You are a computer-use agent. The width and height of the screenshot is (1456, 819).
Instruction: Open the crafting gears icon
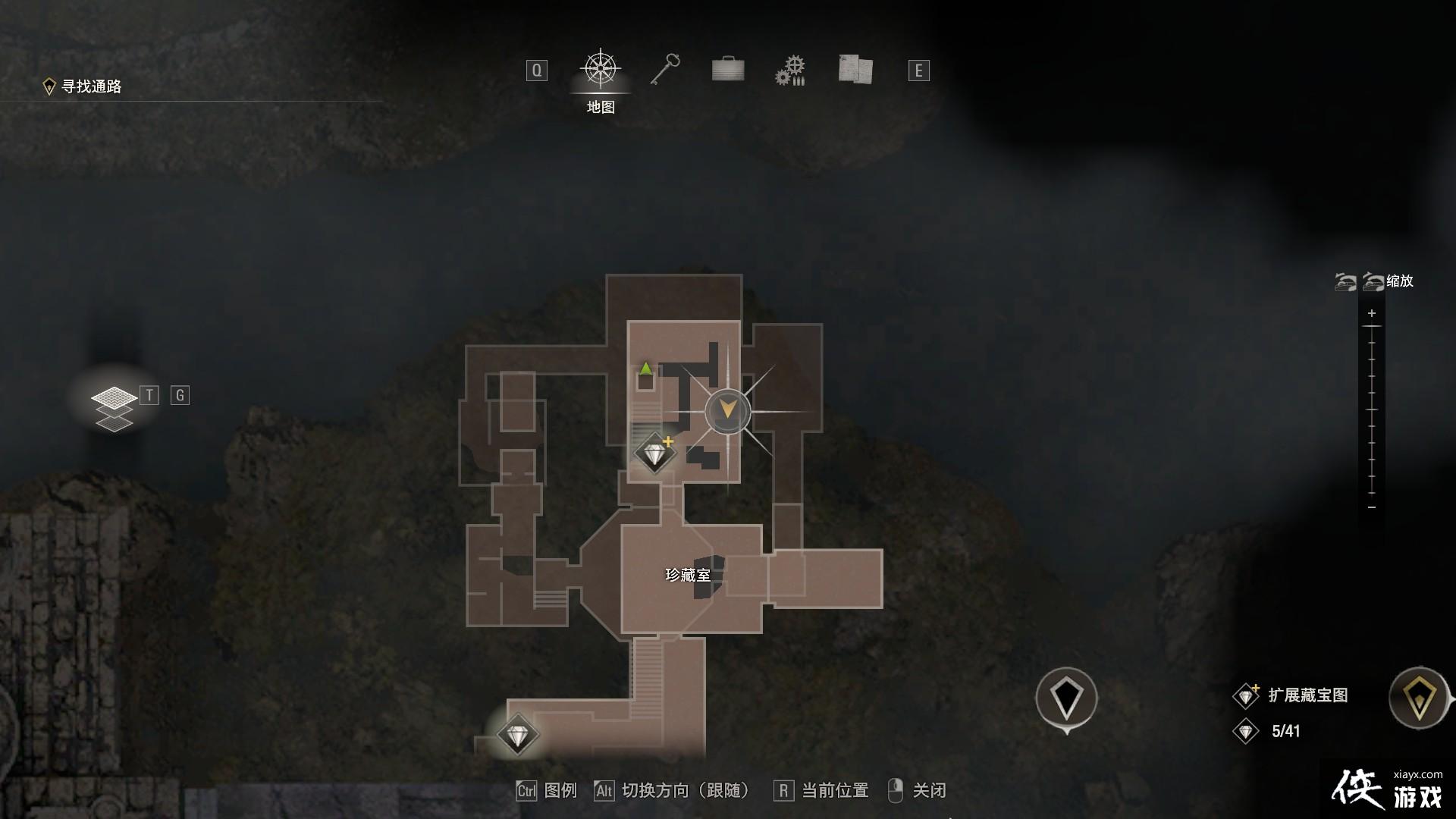pos(790,70)
